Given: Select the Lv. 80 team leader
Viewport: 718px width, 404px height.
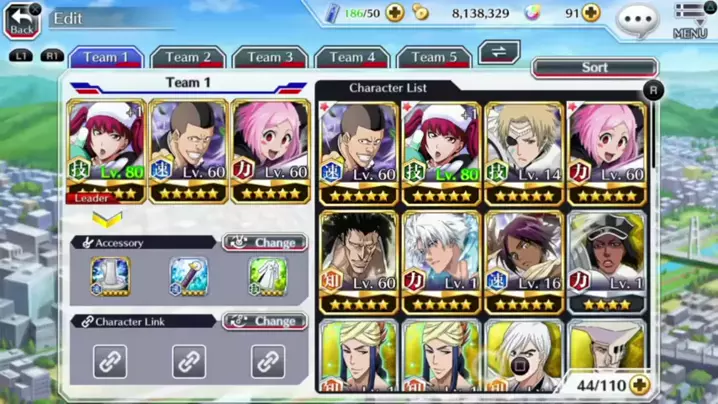Looking at the screenshot, I should pyautogui.click(x=107, y=148).
